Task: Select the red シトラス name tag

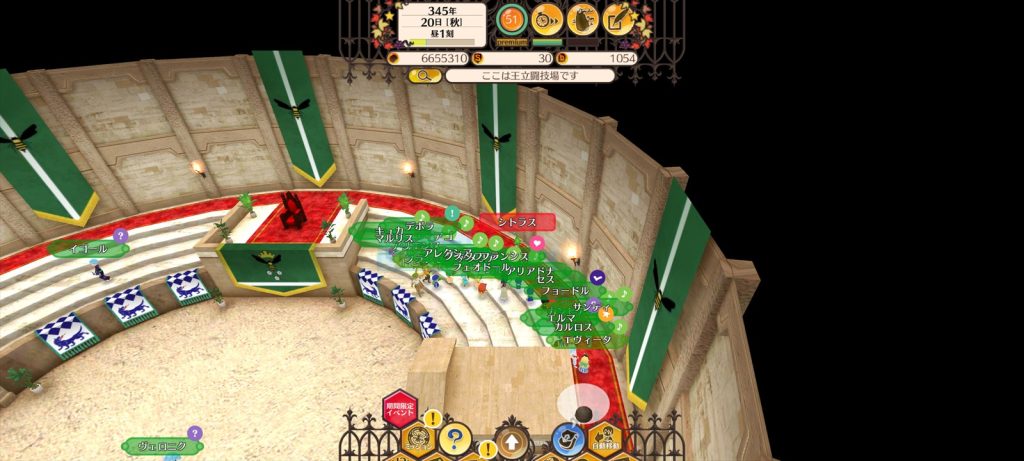Action: tap(516, 221)
